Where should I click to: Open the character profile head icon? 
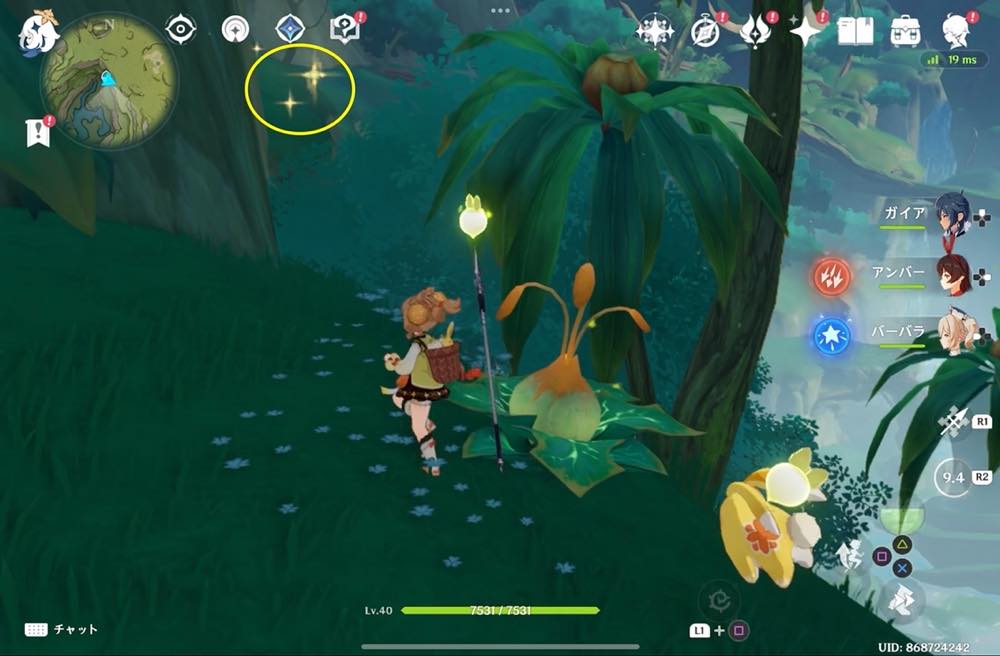[955, 31]
